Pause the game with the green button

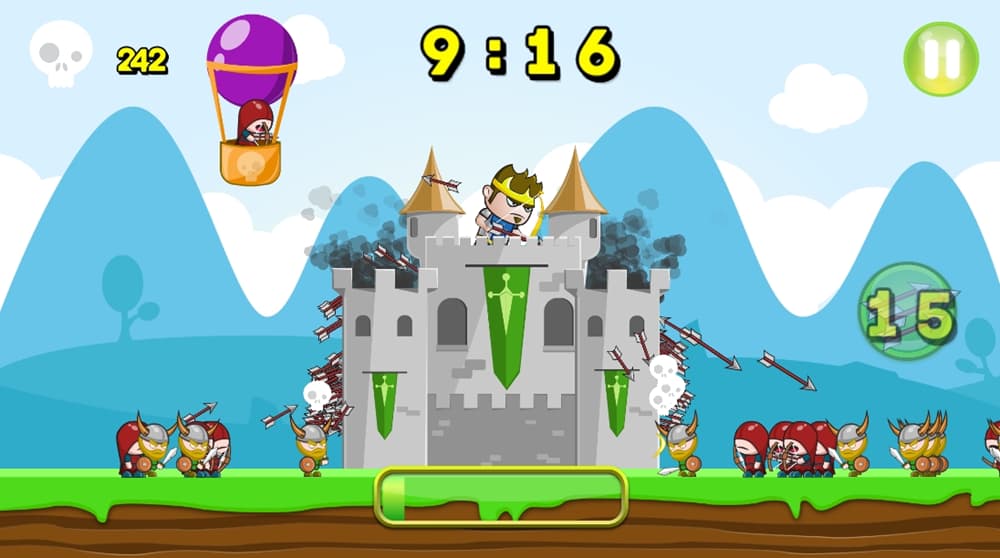[x=940, y=58]
